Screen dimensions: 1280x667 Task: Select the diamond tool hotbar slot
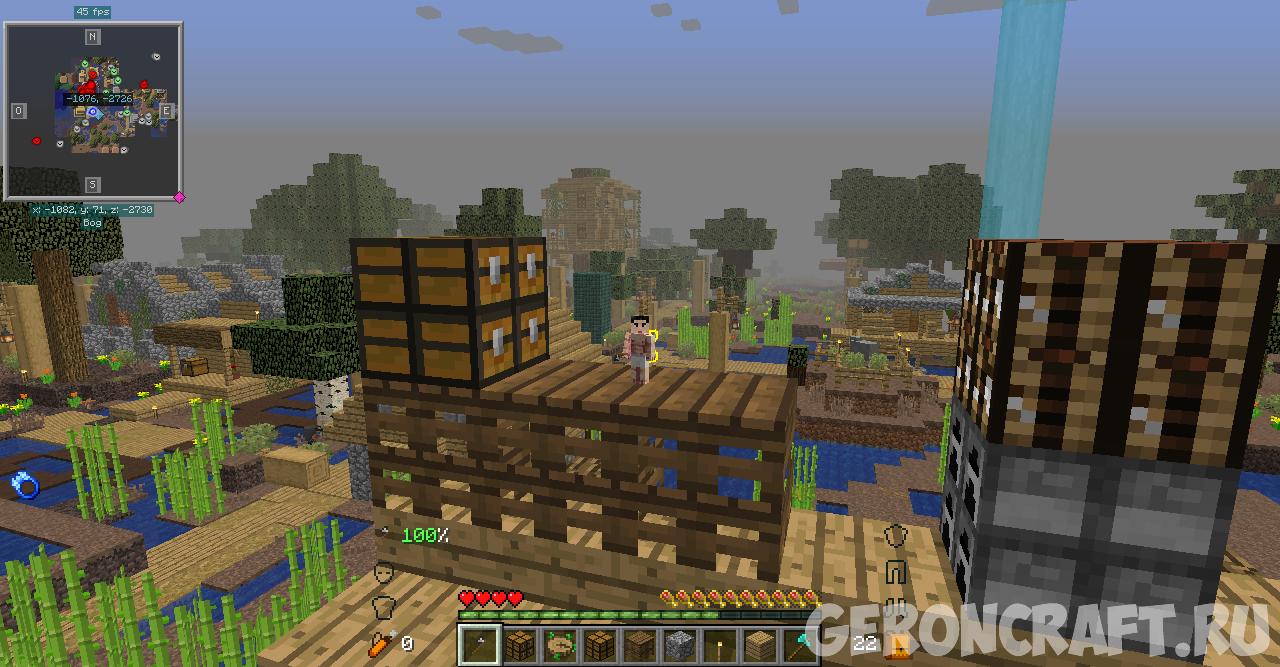pos(801,643)
